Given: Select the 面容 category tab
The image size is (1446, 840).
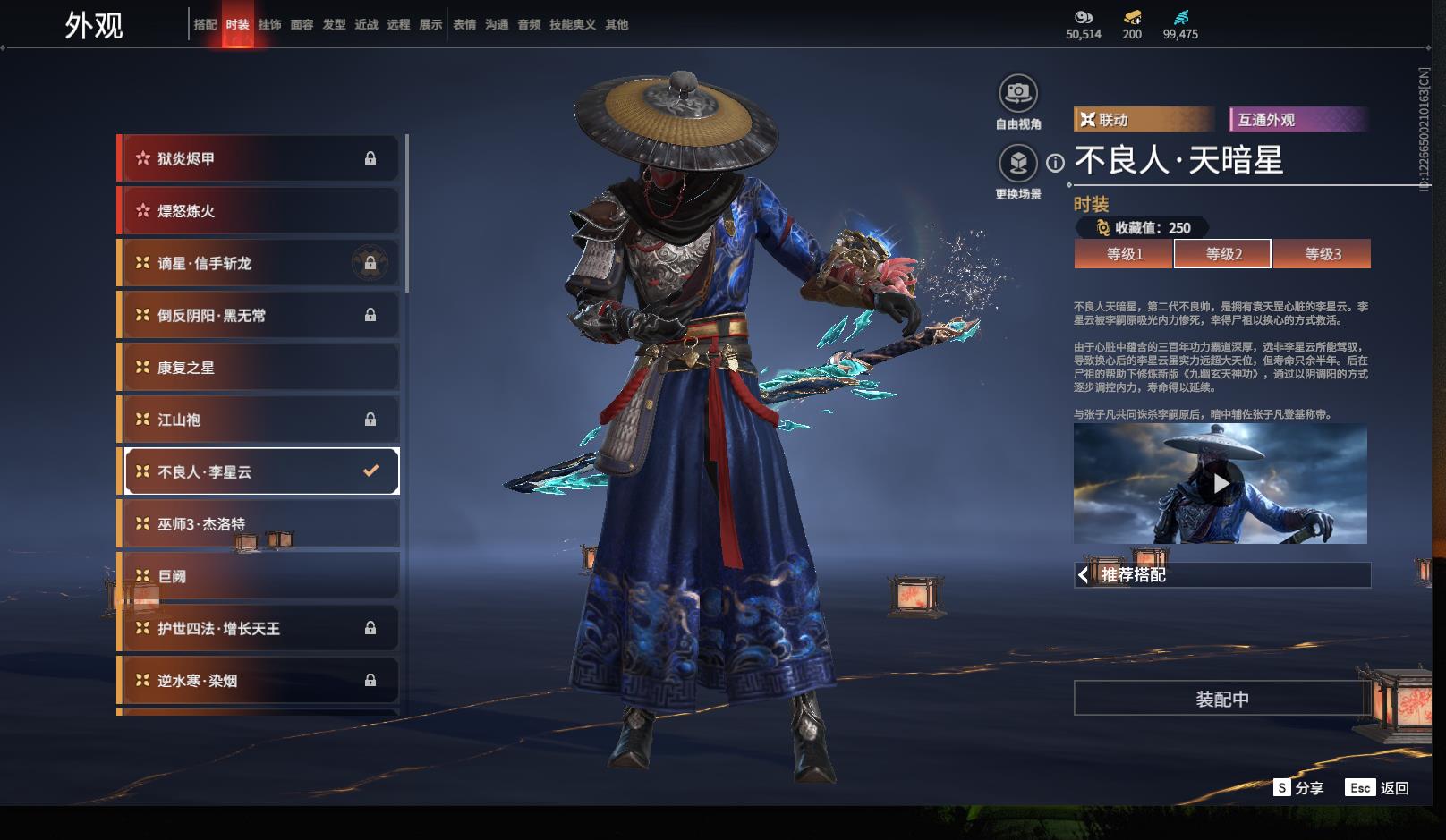Looking at the screenshot, I should (x=302, y=25).
